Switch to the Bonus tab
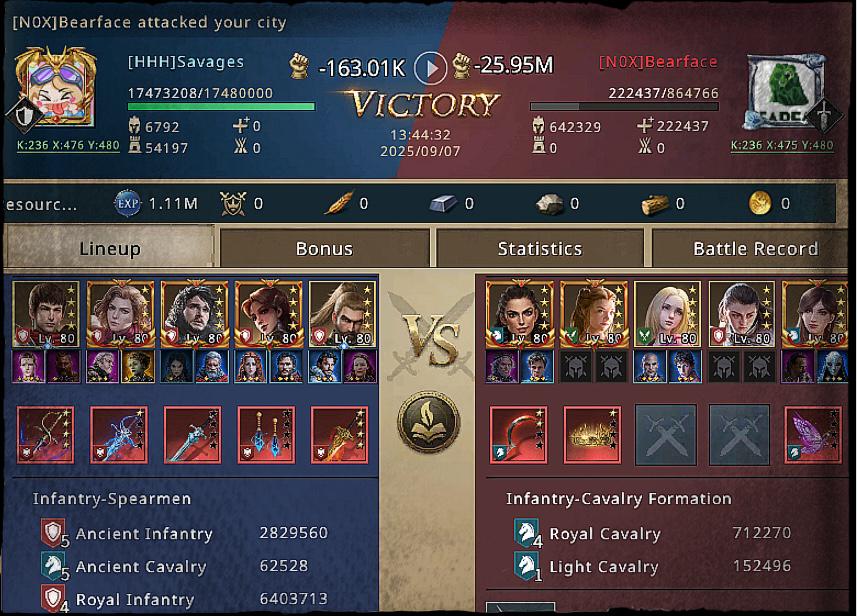 (325, 249)
